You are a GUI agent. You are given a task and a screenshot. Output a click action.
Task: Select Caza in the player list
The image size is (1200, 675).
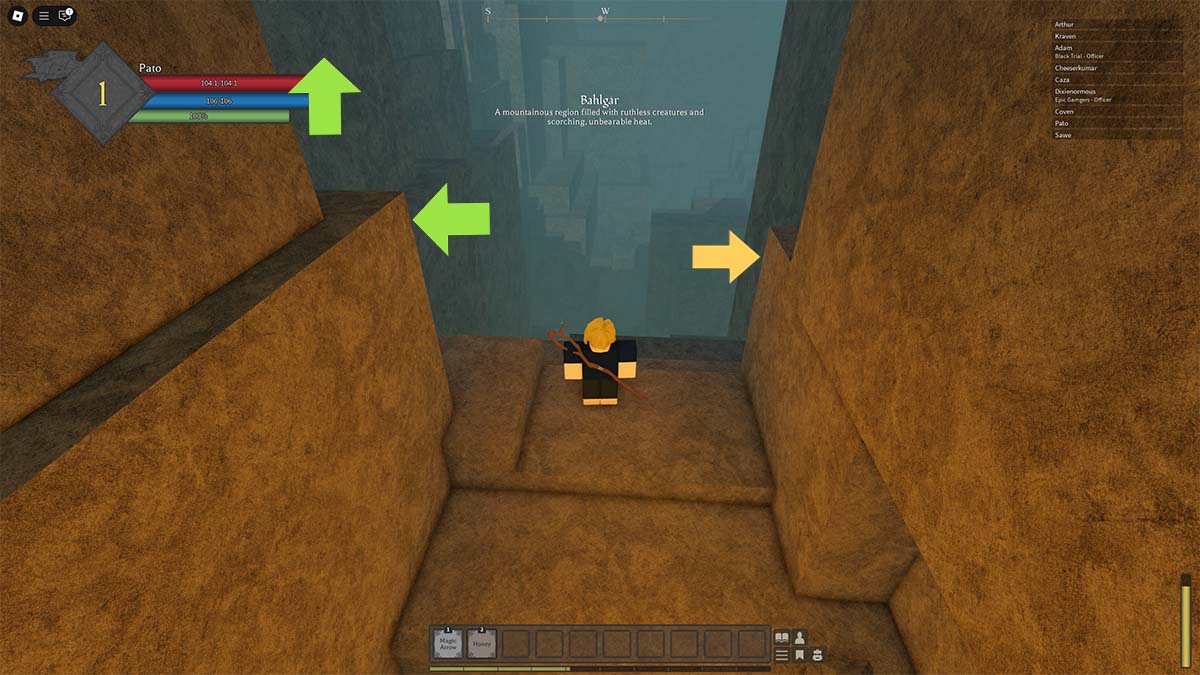pyautogui.click(x=1062, y=80)
